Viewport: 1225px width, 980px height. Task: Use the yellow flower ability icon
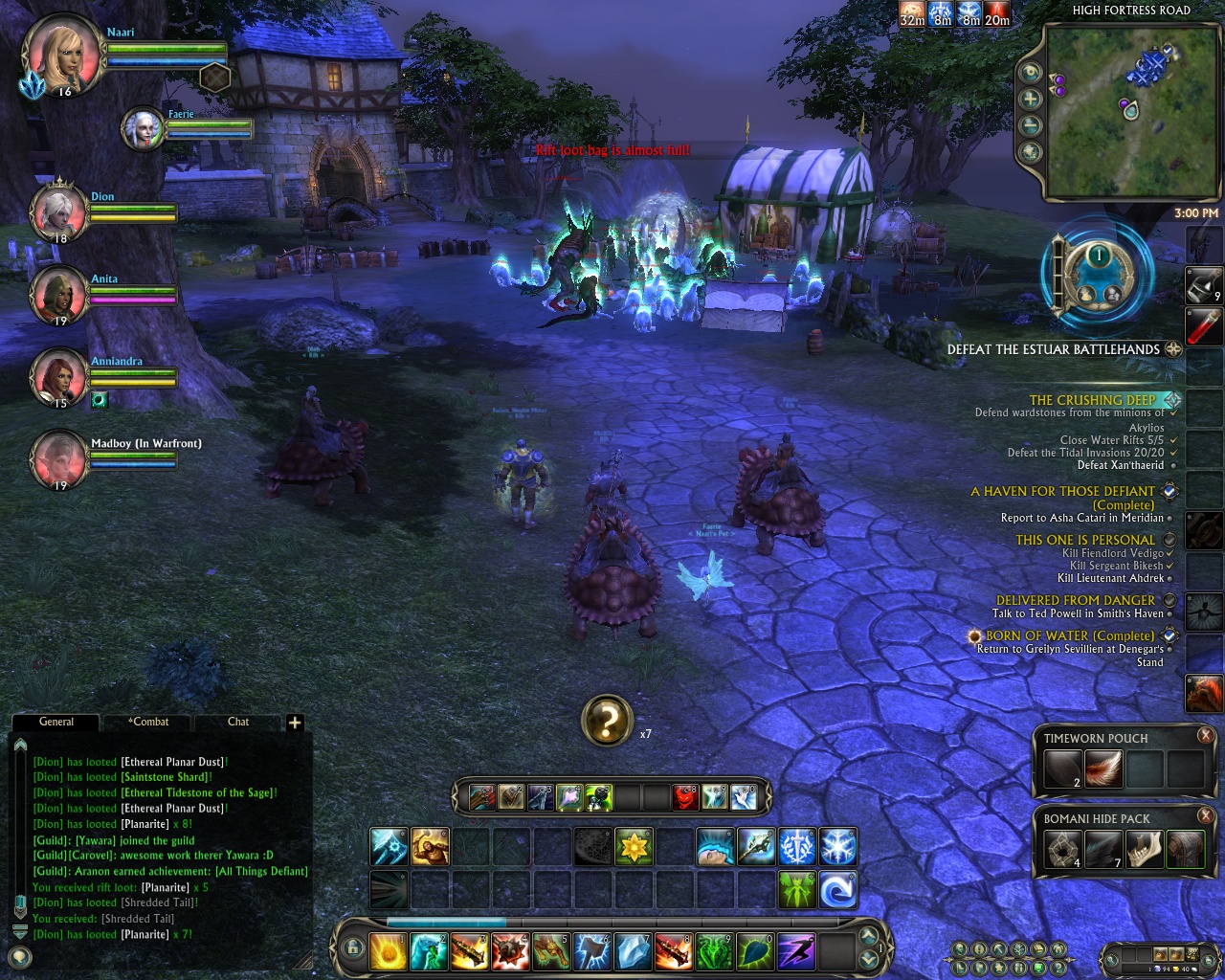[634, 847]
